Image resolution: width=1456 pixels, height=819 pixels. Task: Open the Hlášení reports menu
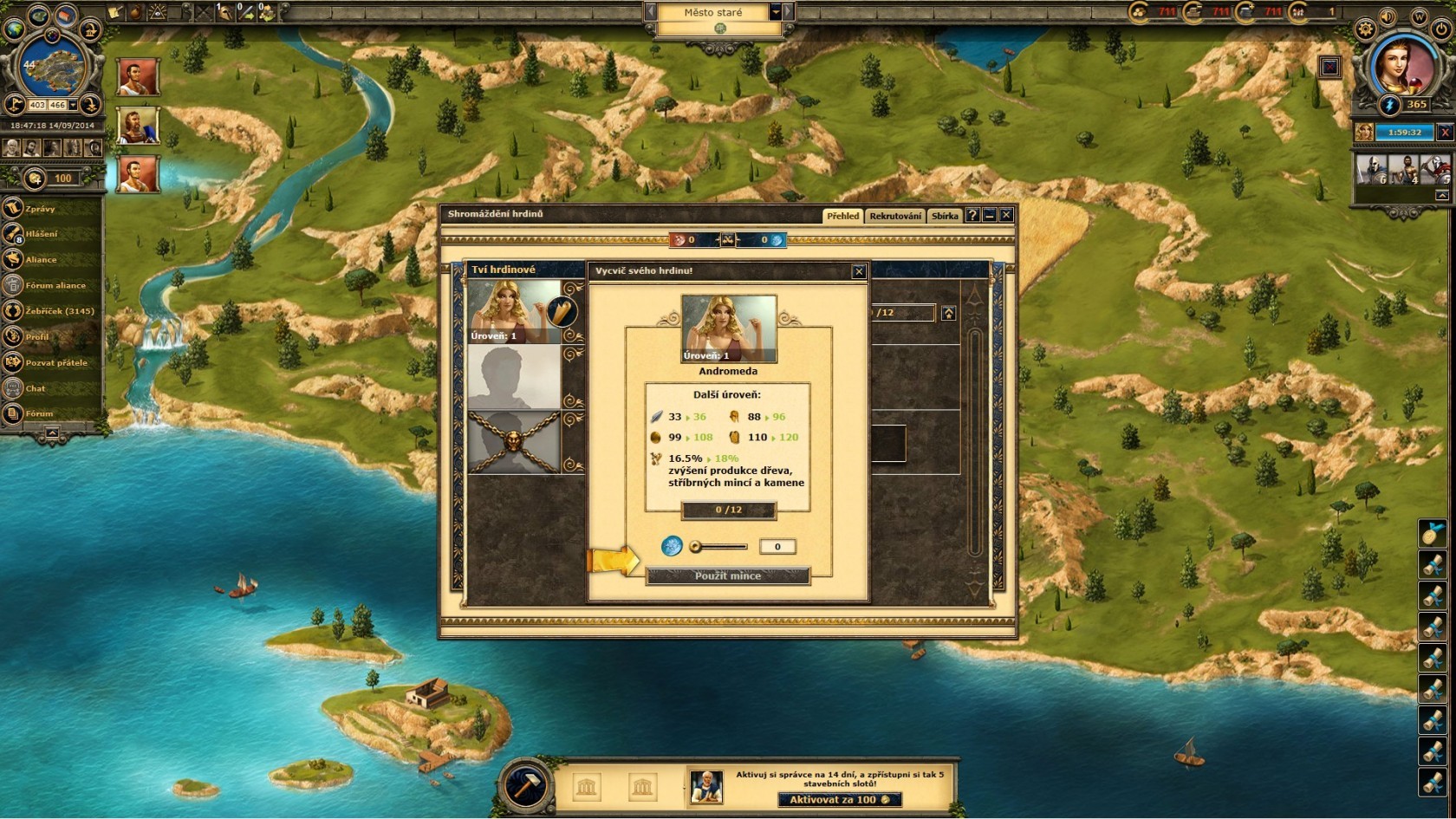[41, 234]
